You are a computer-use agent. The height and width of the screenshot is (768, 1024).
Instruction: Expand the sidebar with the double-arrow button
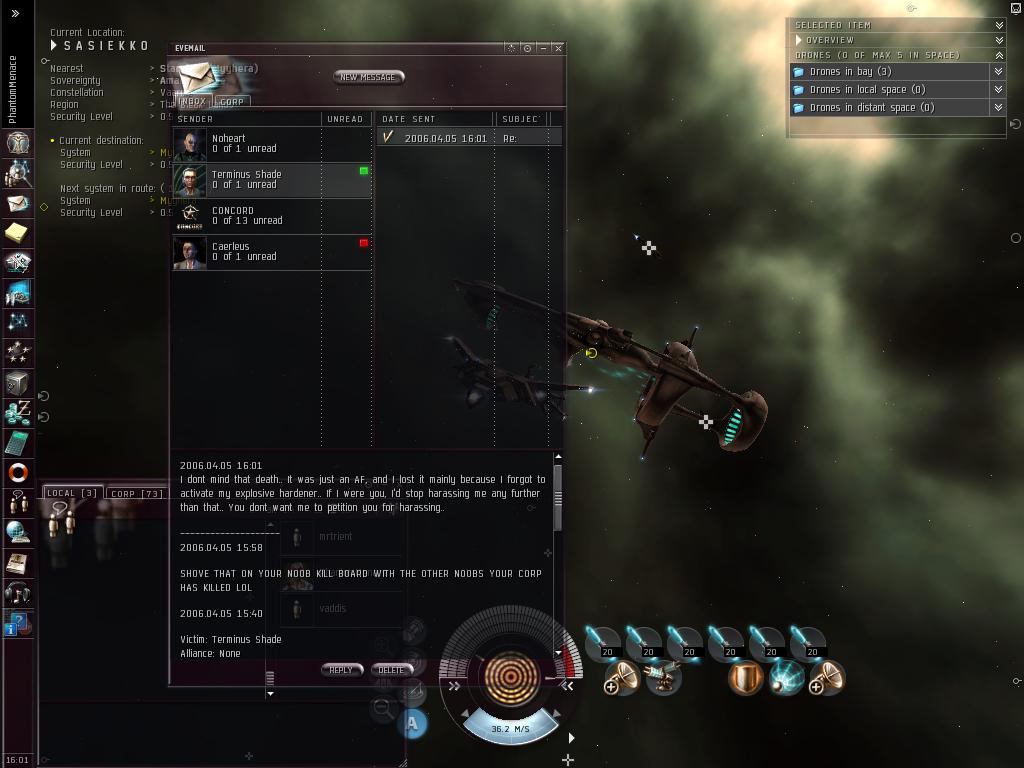pos(15,14)
